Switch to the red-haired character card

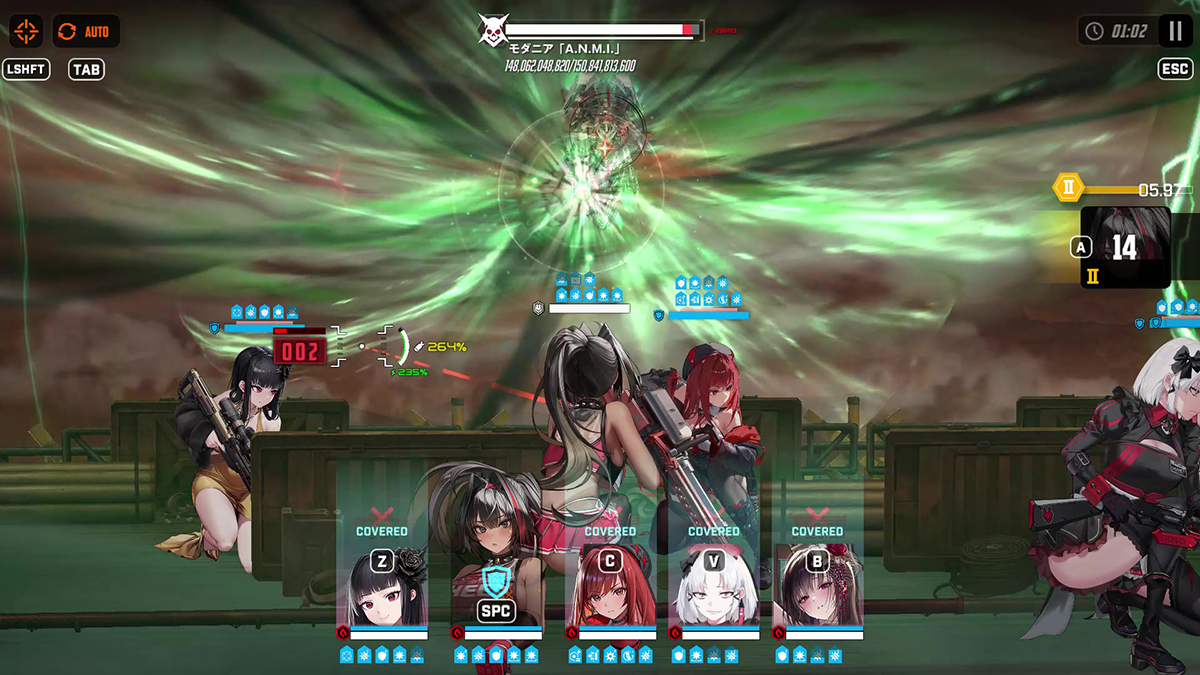pyautogui.click(x=610, y=588)
